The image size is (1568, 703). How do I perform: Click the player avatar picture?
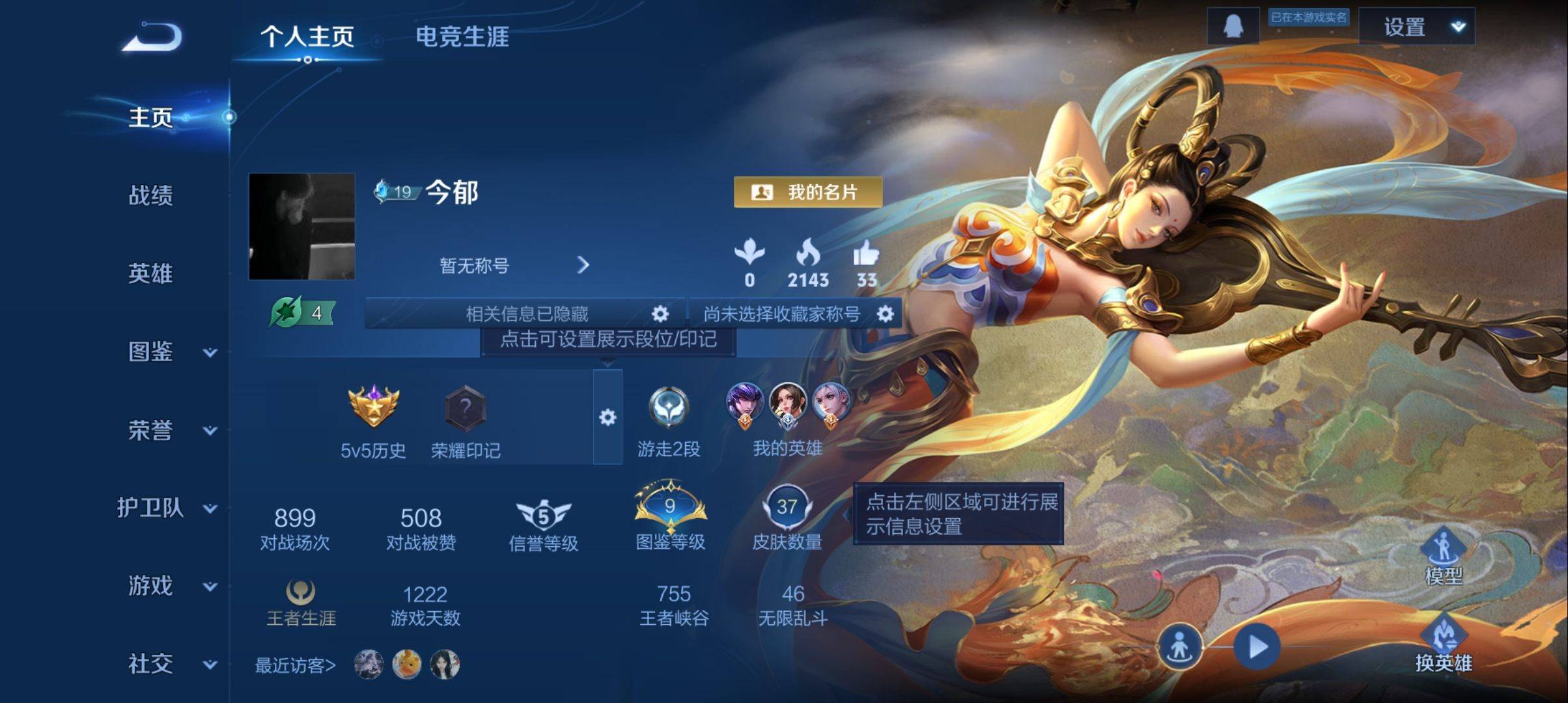click(x=301, y=227)
